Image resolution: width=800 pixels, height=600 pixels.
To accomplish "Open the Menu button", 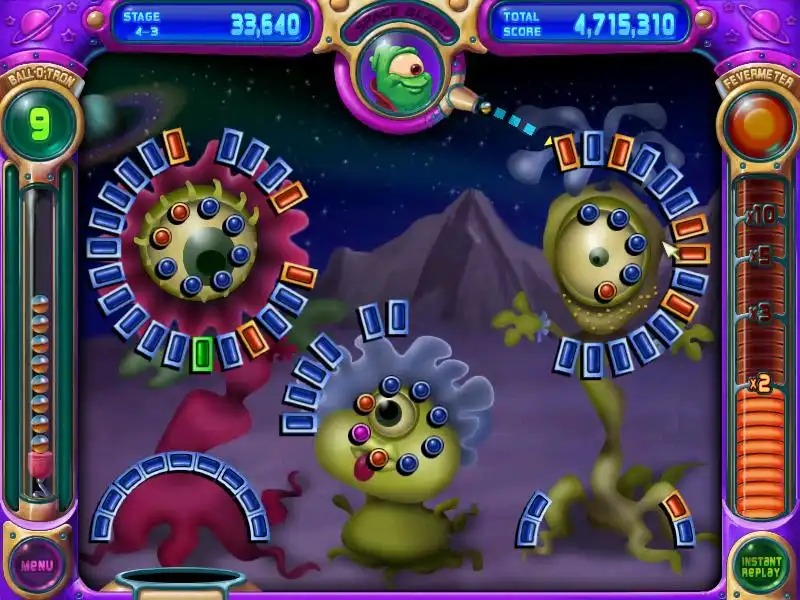I will coord(37,564).
